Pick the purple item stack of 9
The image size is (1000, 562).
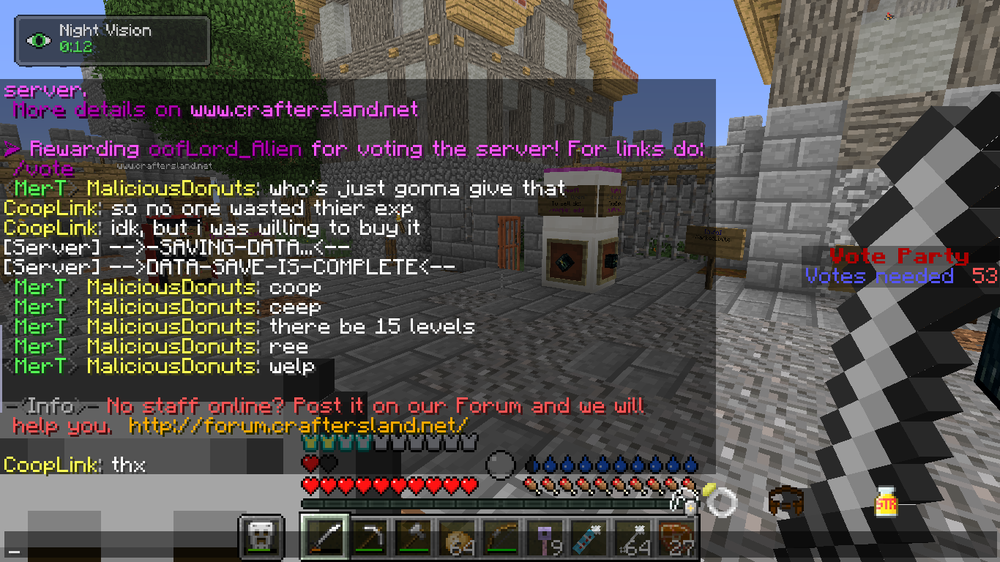click(x=549, y=538)
